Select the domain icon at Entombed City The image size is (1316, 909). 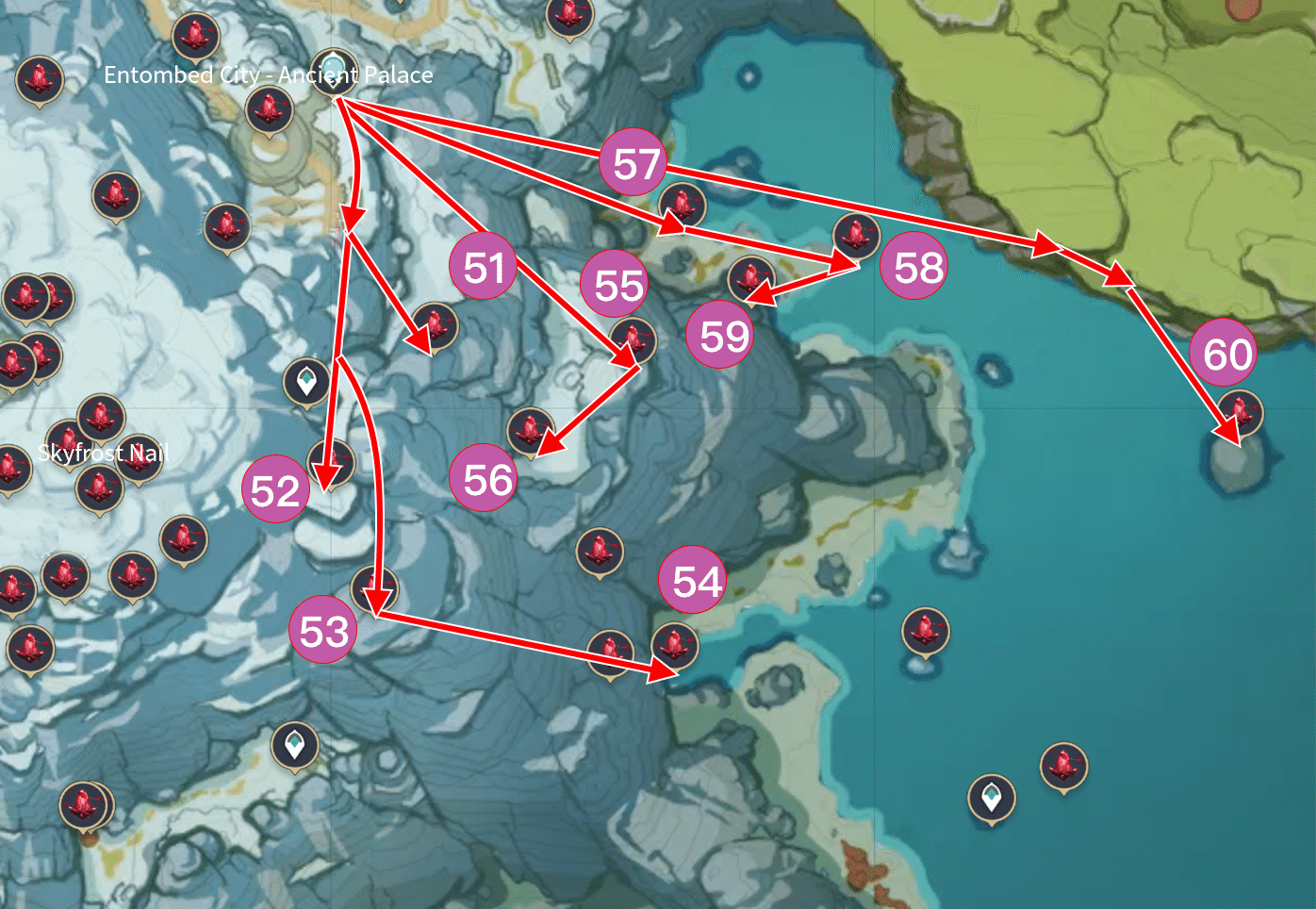tap(333, 71)
